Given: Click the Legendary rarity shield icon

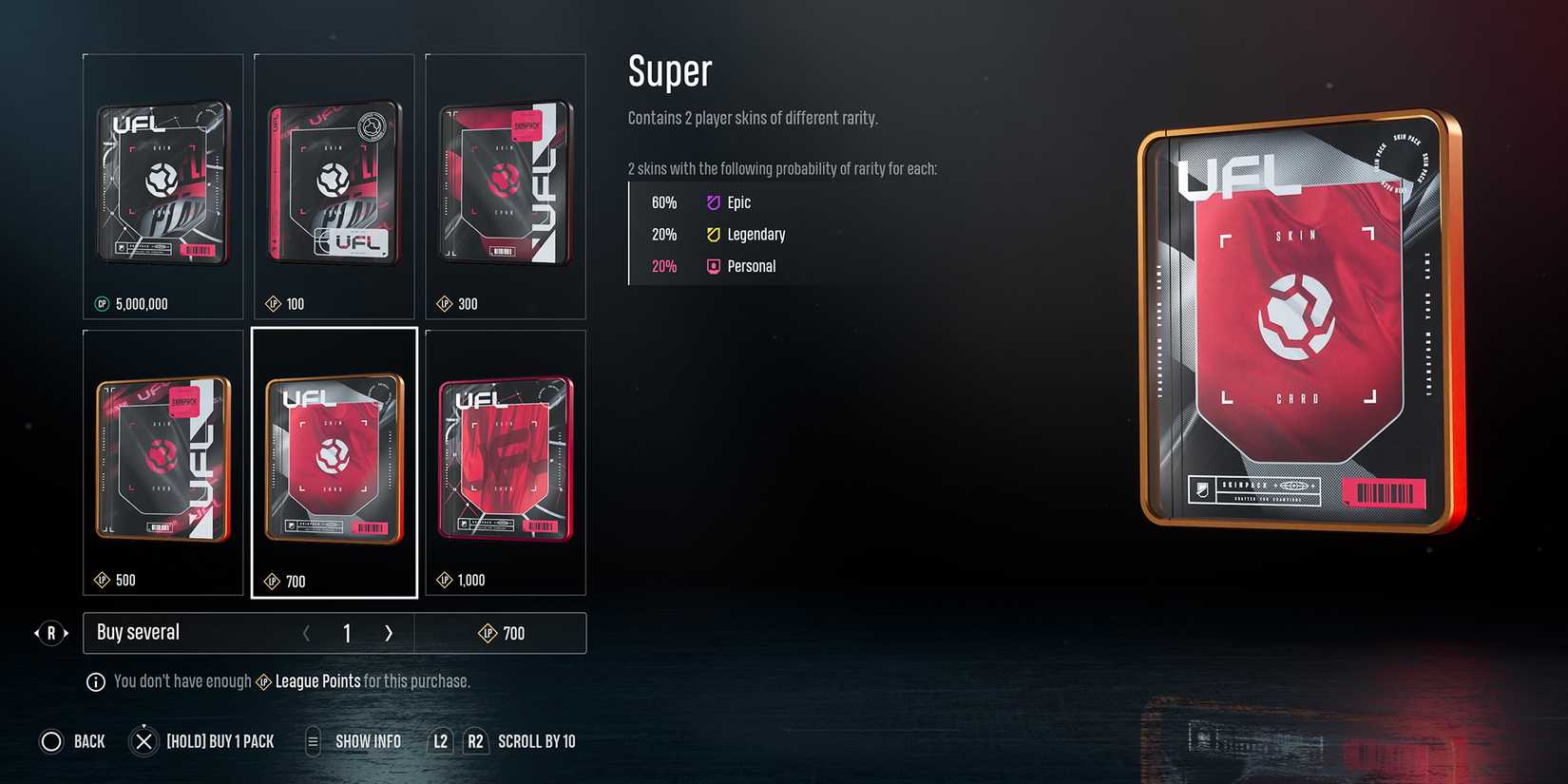Looking at the screenshot, I should pyautogui.click(x=713, y=235).
